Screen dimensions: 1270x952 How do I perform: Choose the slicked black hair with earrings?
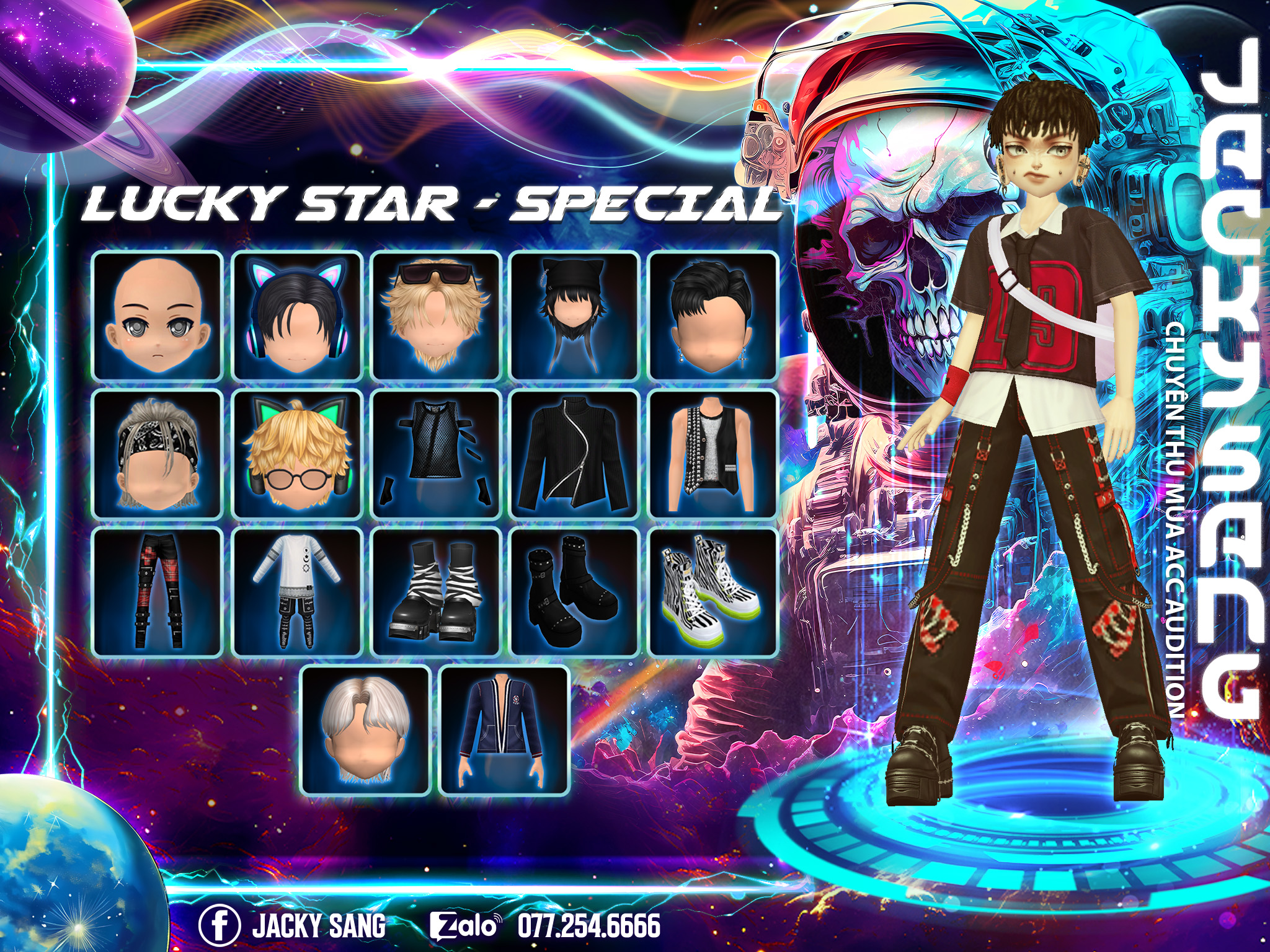713,316
